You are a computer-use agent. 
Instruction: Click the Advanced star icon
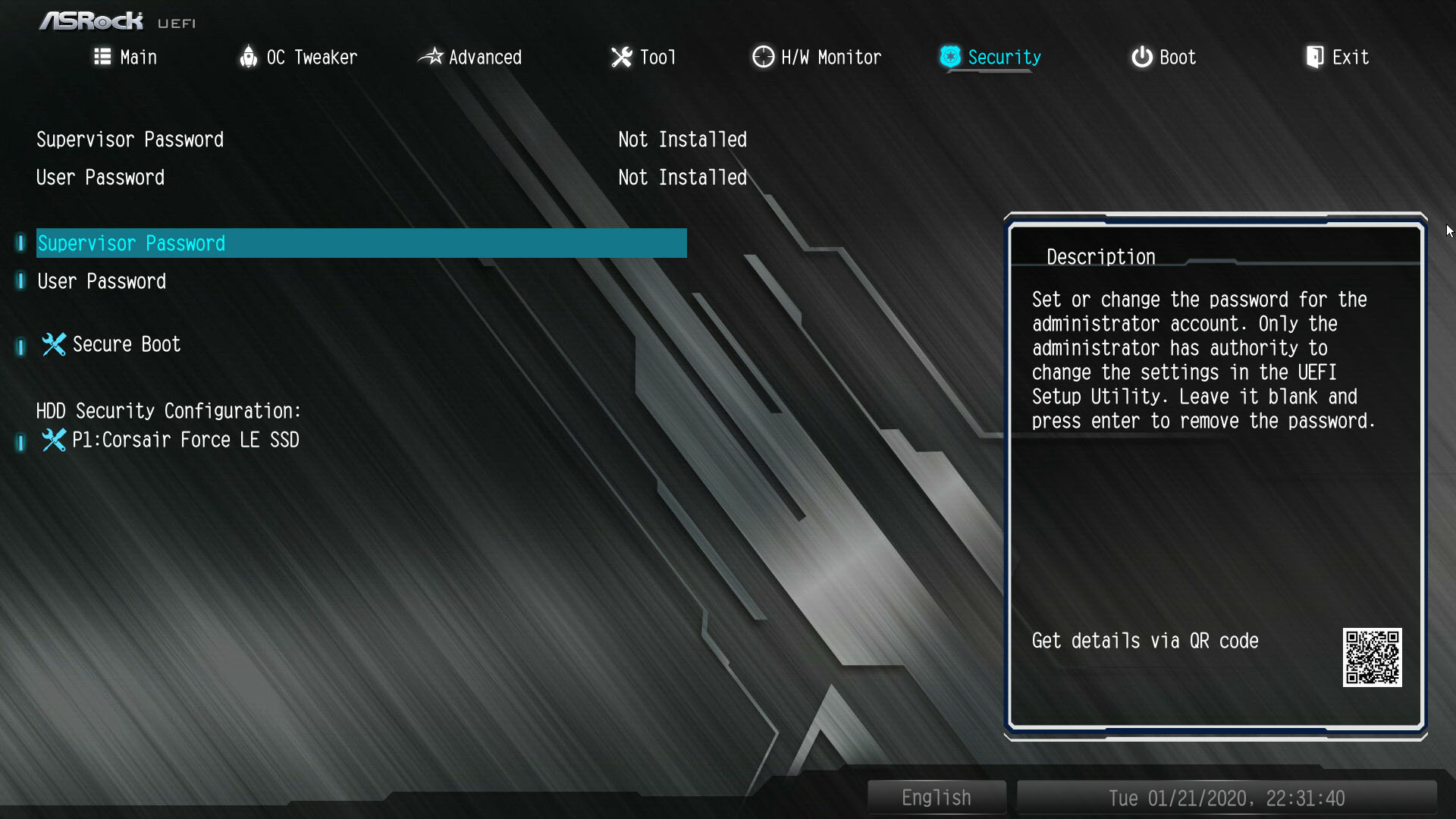[431, 57]
